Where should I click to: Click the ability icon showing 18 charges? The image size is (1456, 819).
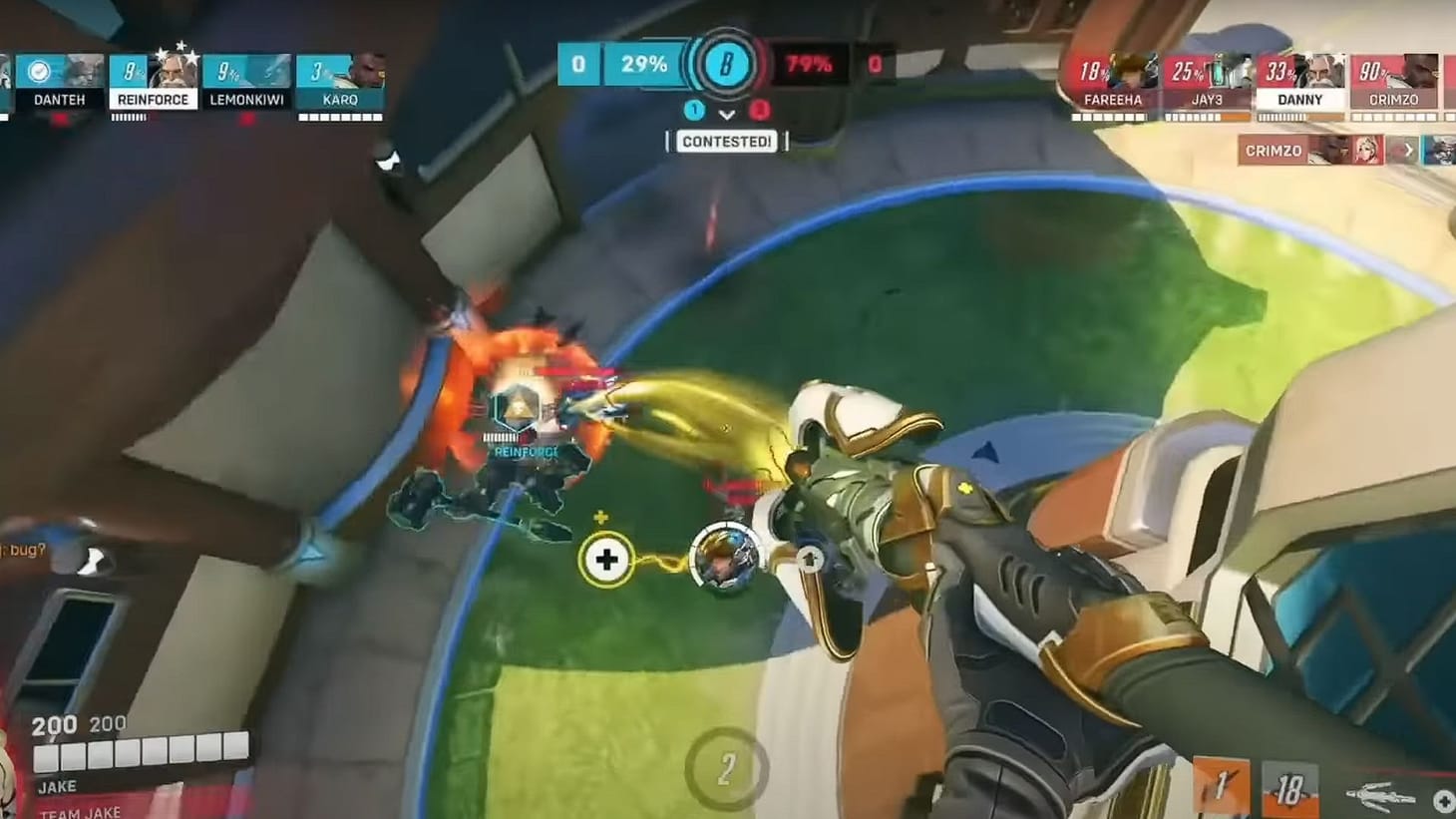coord(1290,789)
